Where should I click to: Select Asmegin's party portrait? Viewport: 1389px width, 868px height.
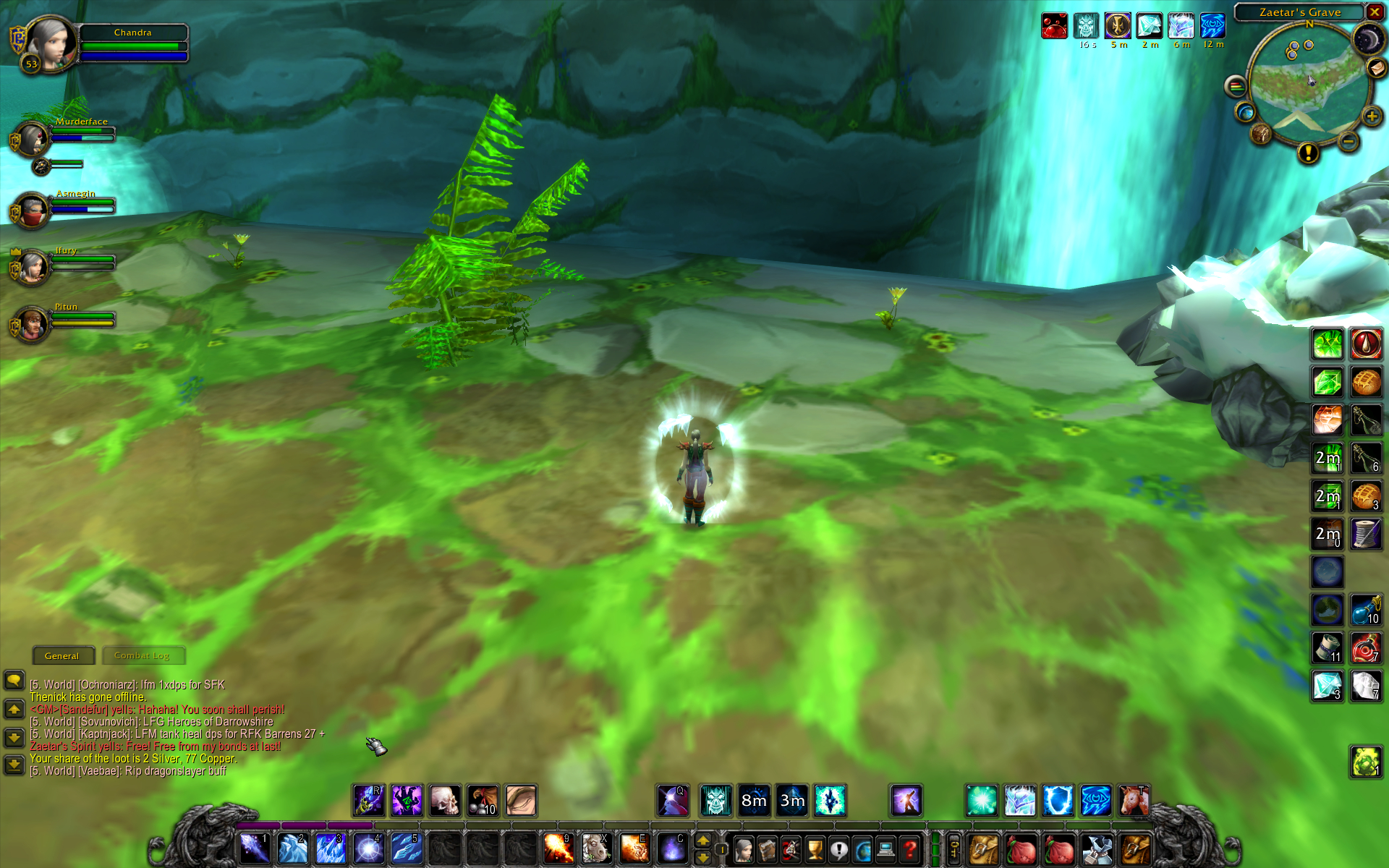[32, 211]
